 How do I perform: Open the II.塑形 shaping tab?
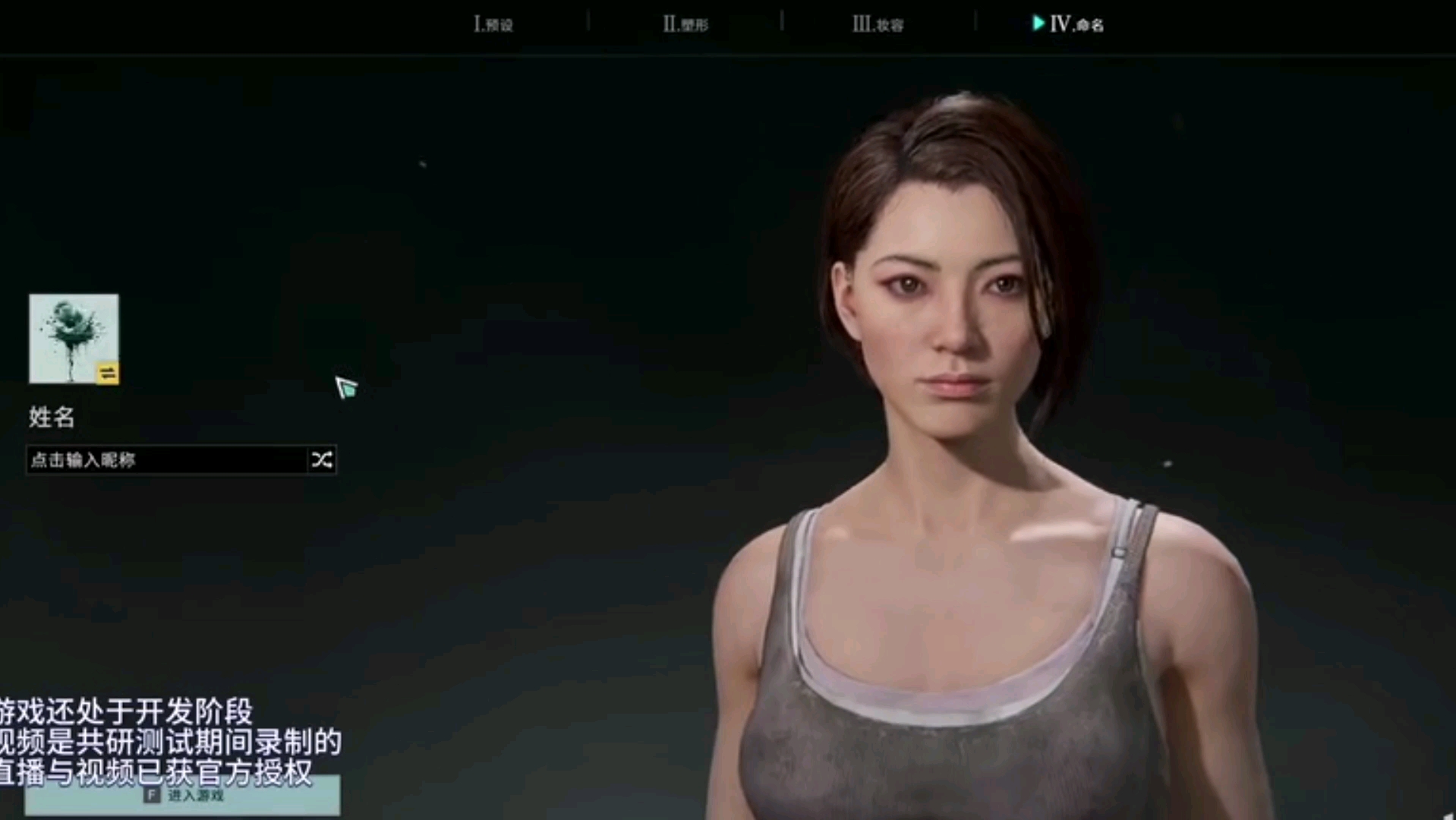click(685, 24)
